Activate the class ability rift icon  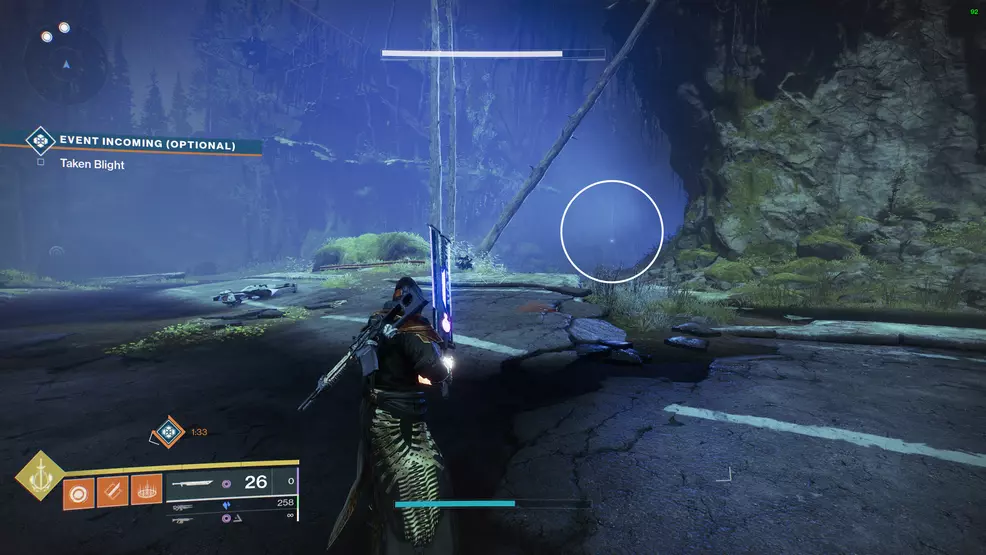pos(145,491)
